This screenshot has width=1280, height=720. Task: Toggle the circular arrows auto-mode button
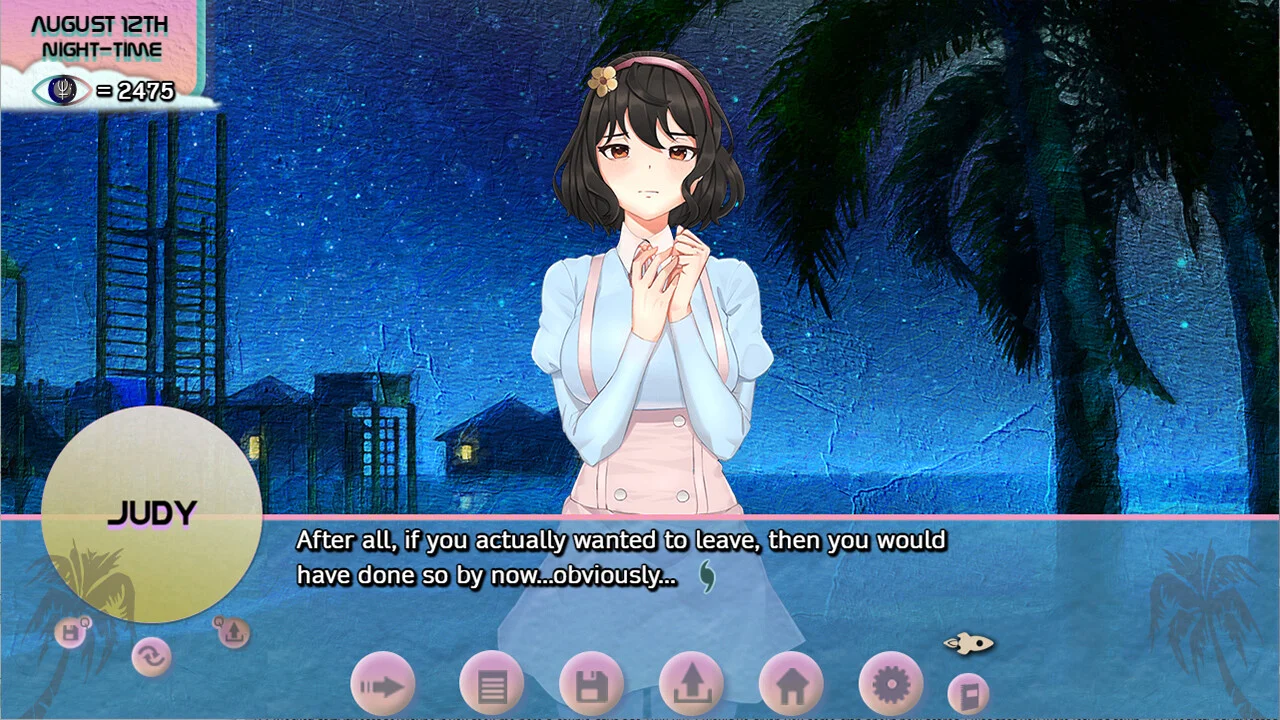(x=151, y=656)
